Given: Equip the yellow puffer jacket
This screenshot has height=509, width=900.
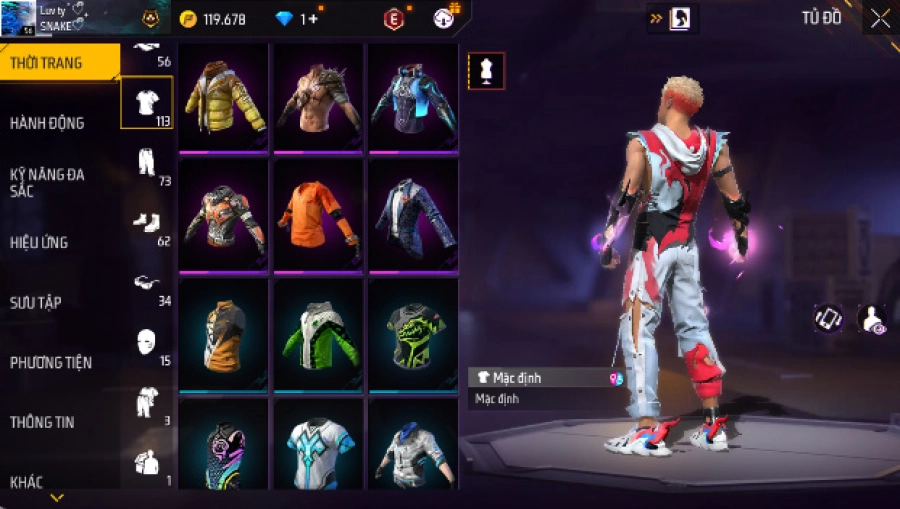Looking at the screenshot, I should pos(223,97).
